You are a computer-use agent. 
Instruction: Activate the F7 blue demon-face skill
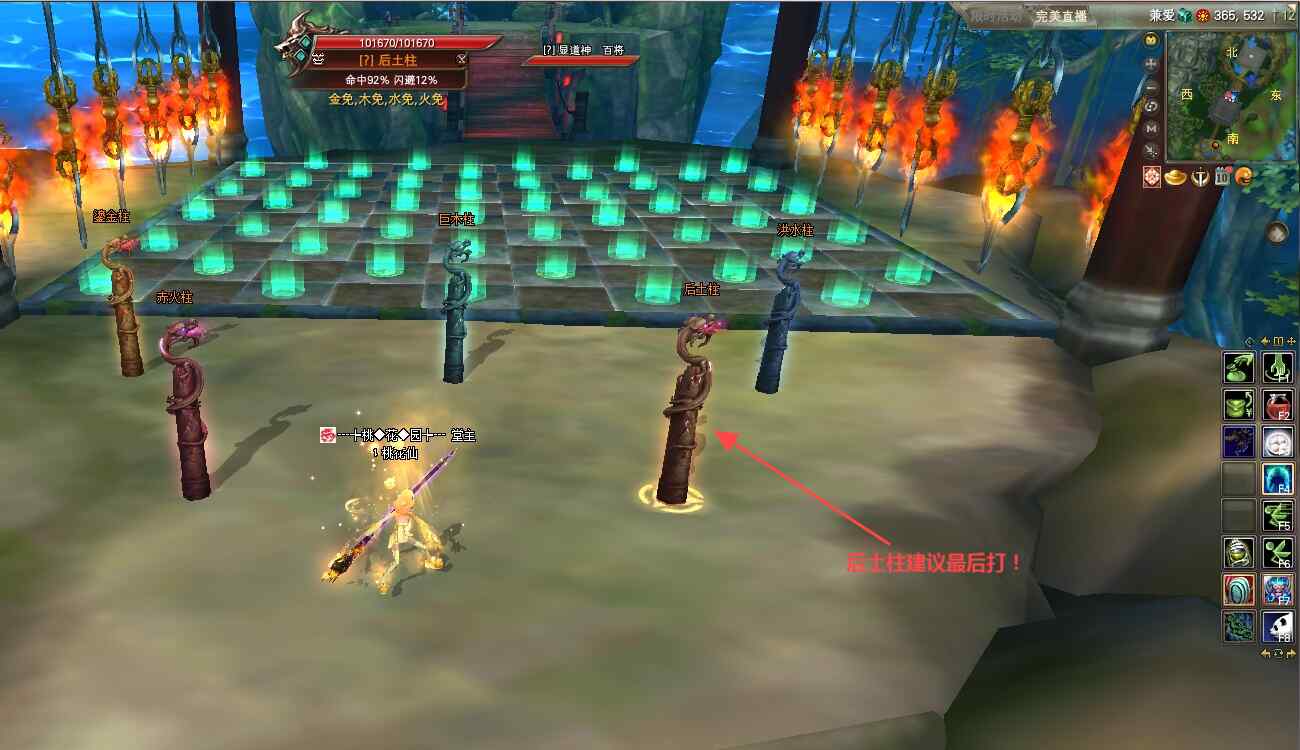[1278, 589]
